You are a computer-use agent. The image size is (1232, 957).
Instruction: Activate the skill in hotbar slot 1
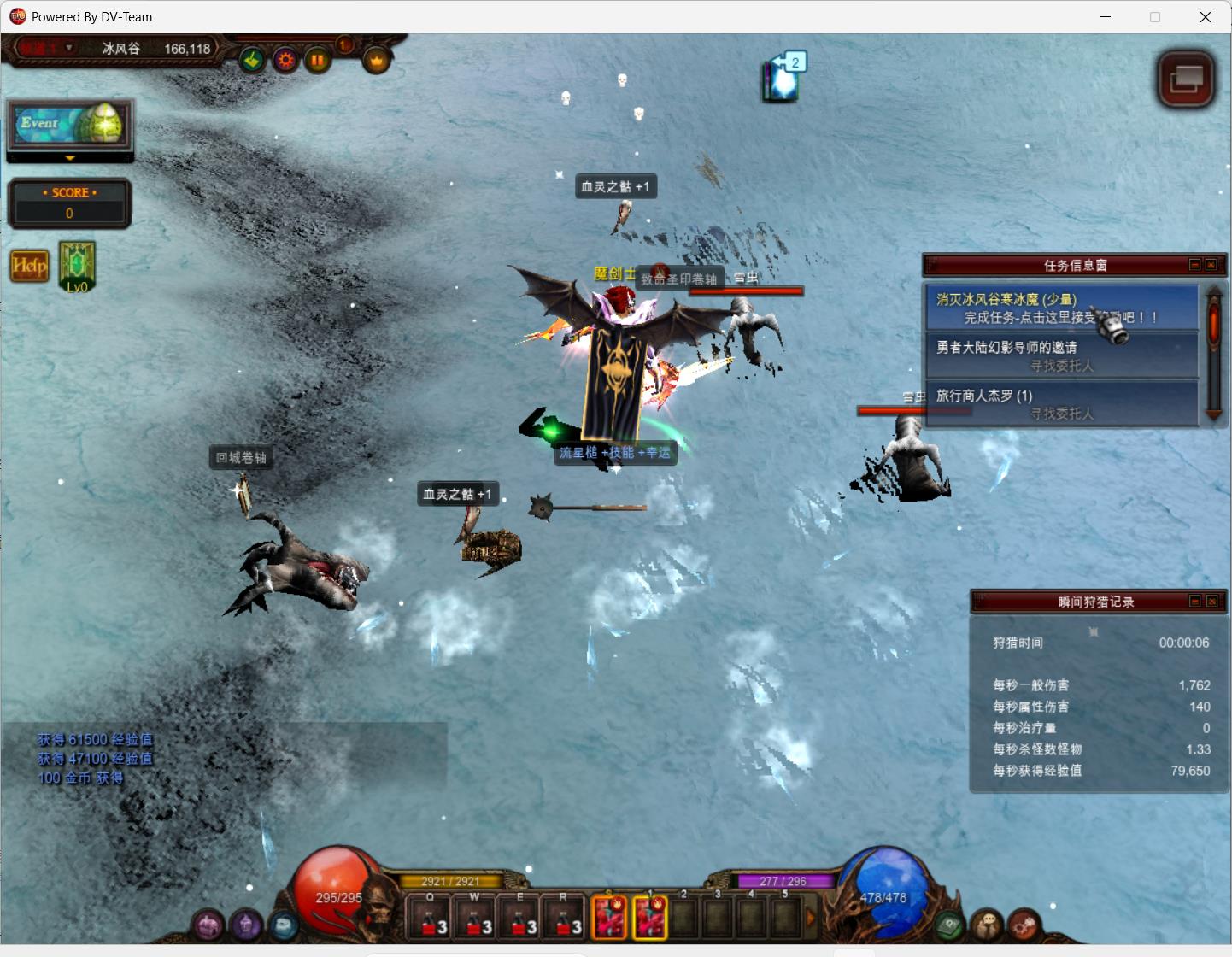[649, 918]
